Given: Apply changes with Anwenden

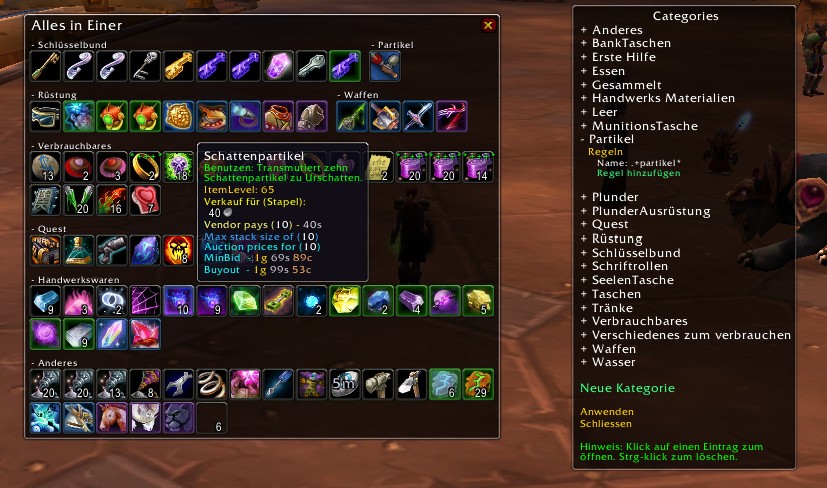Looking at the screenshot, I should pos(606,411).
